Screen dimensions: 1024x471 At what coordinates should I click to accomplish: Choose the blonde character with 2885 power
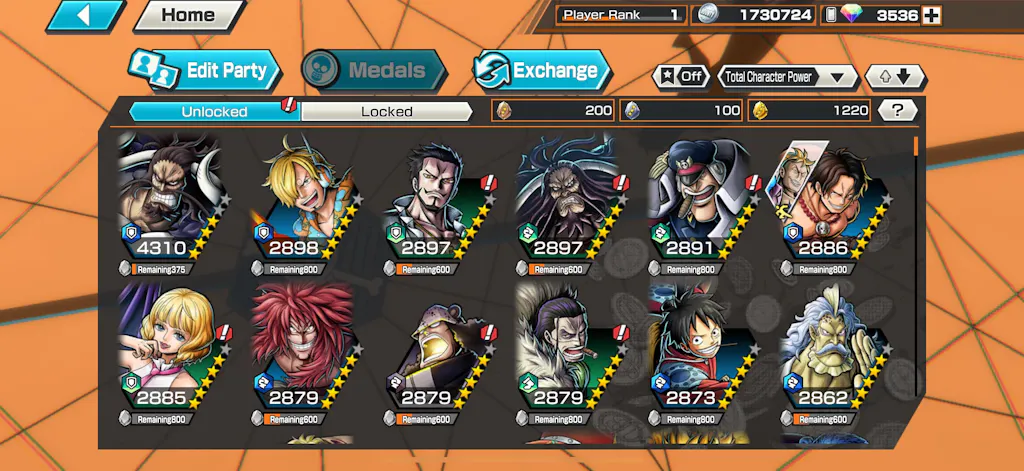pos(165,352)
